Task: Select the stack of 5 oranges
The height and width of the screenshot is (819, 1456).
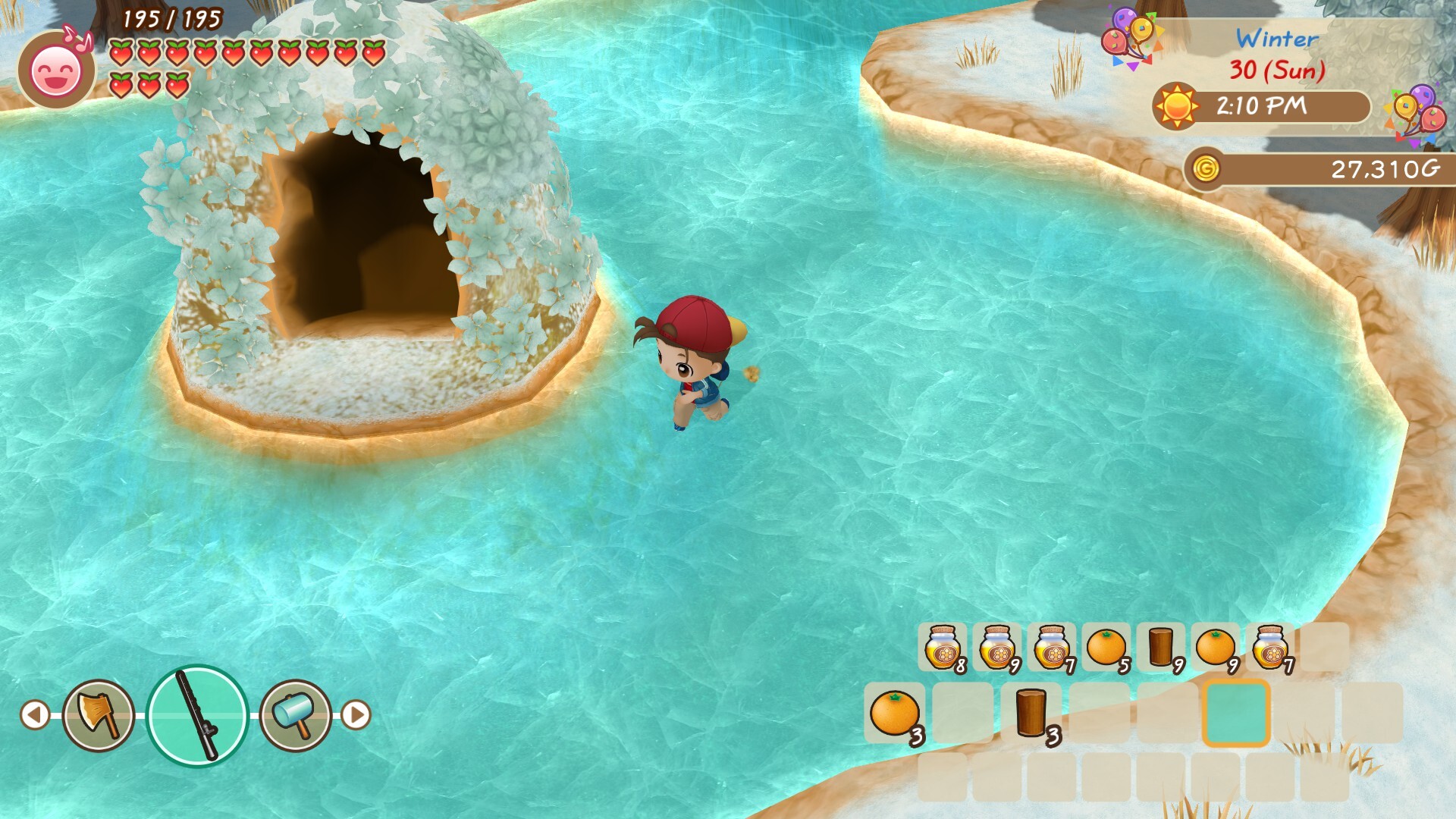Action: click(1106, 647)
